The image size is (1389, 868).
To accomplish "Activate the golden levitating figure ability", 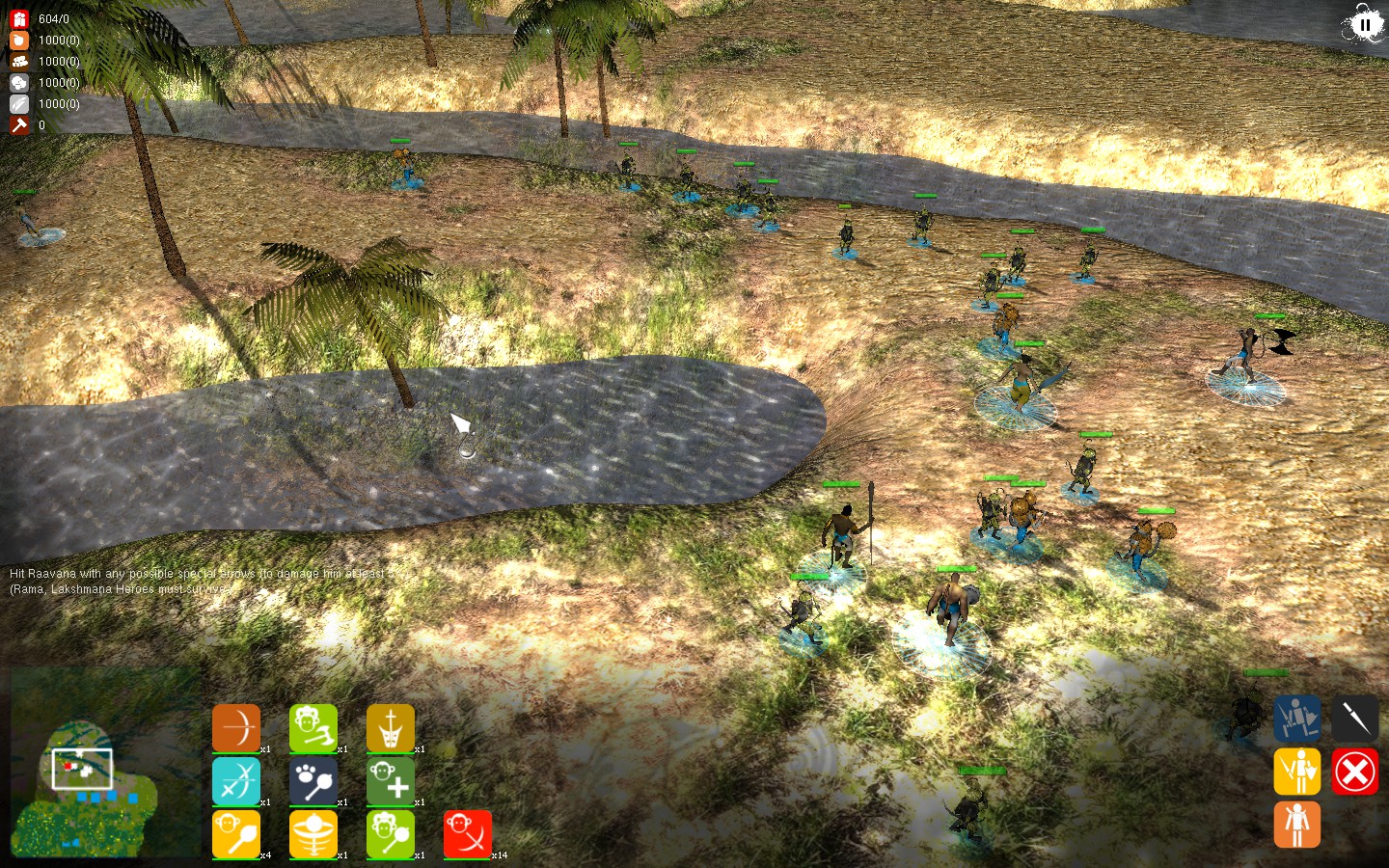I will coord(313,834).
